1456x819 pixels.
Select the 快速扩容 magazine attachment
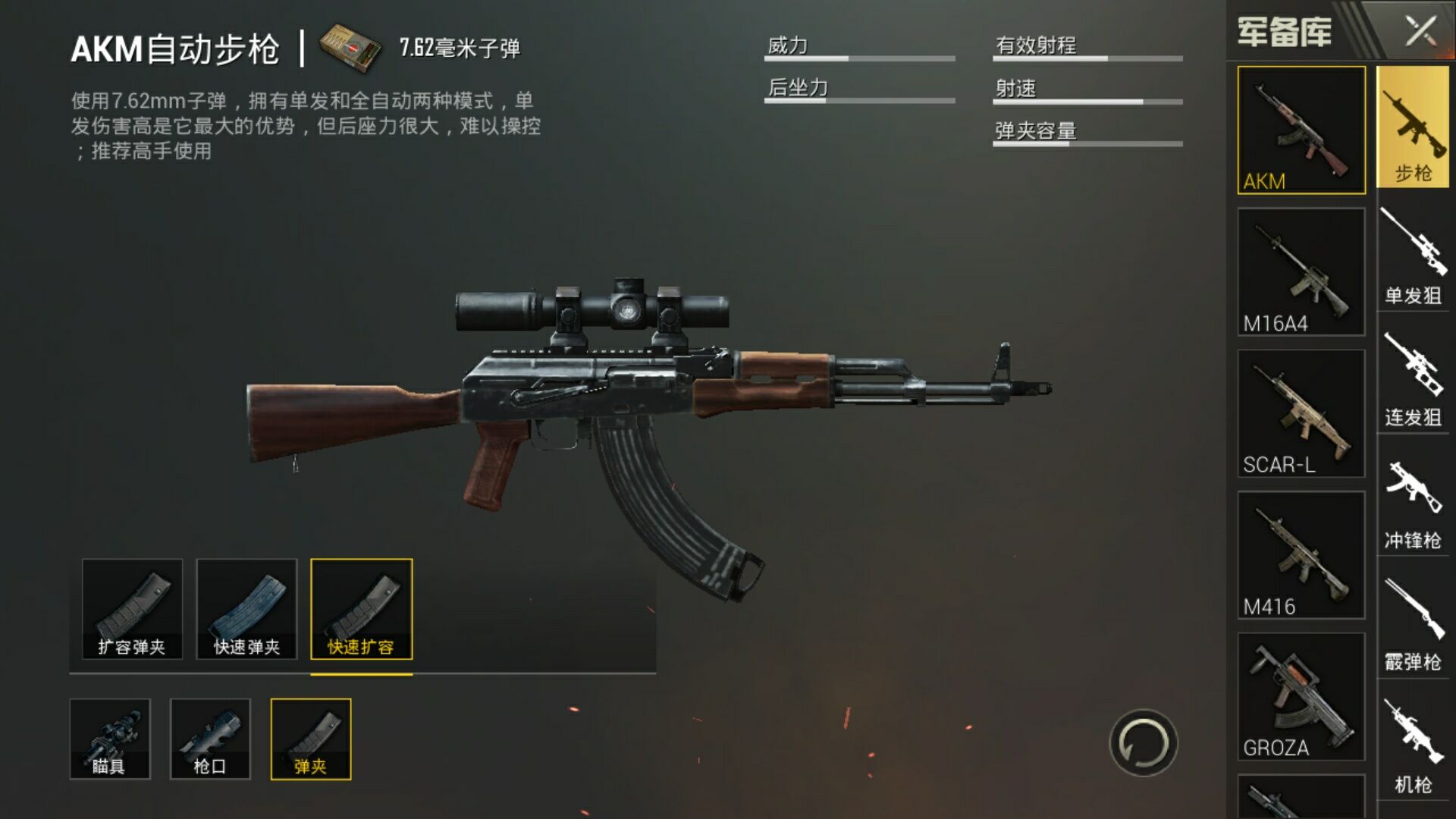tap(362, 609)
